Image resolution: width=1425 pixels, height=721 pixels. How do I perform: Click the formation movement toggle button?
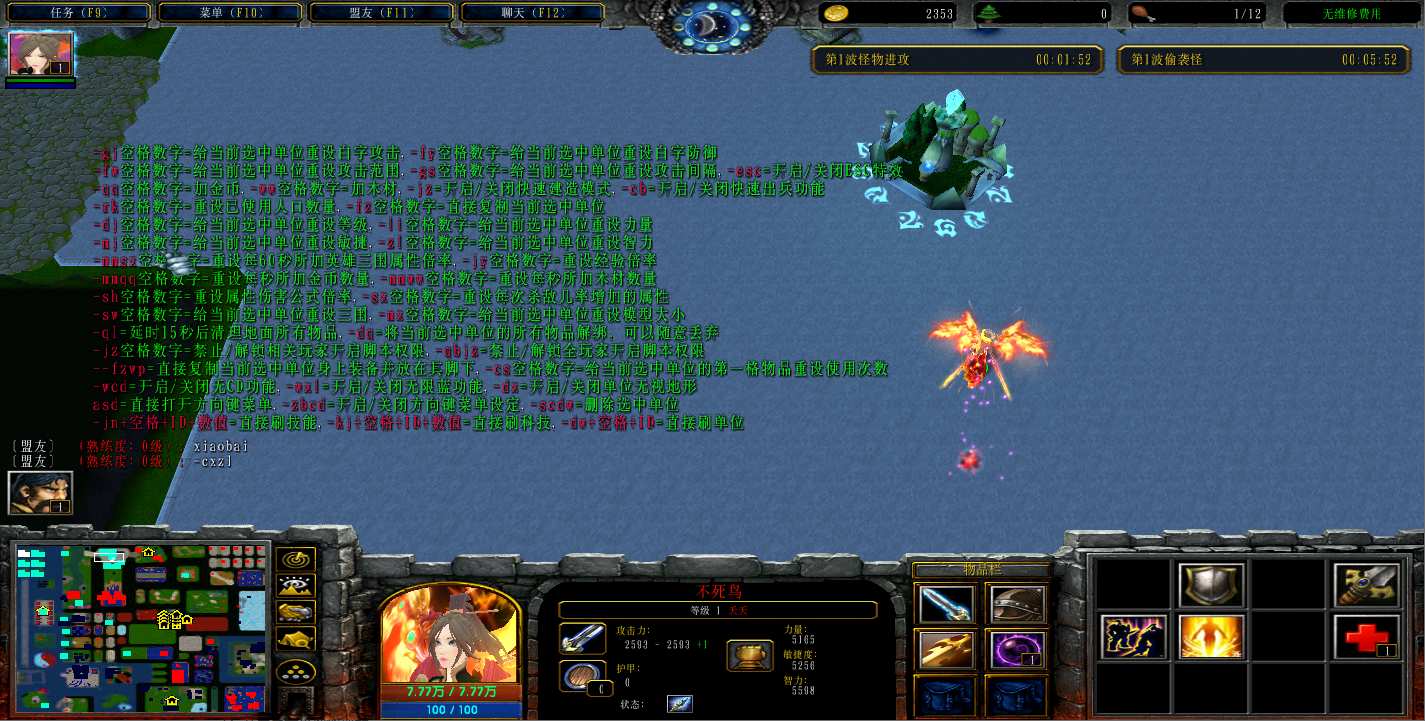tap(296, 672)
